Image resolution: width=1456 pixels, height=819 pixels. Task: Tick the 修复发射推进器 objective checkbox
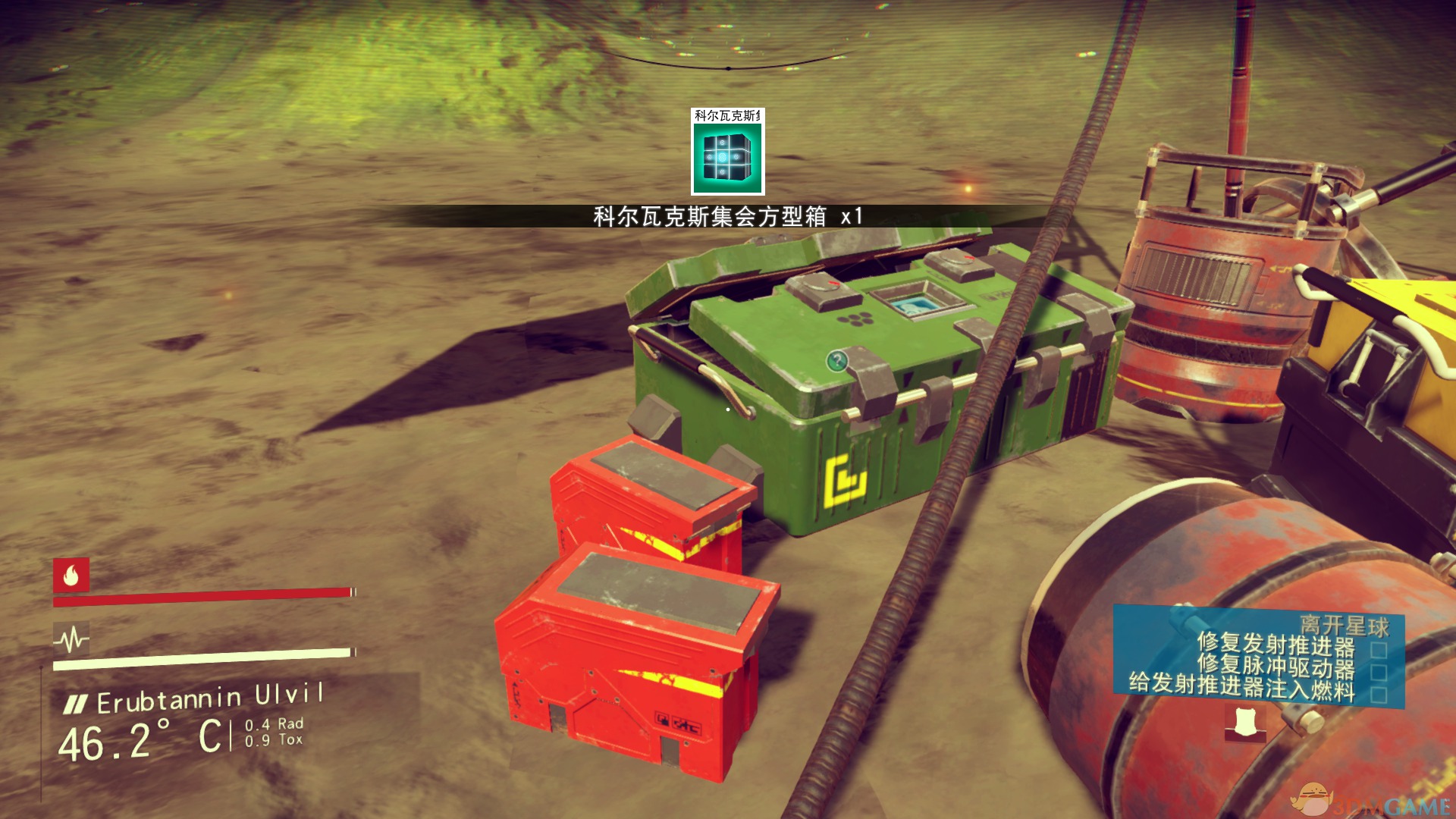pyautogui.click(x=1379, y=650)
